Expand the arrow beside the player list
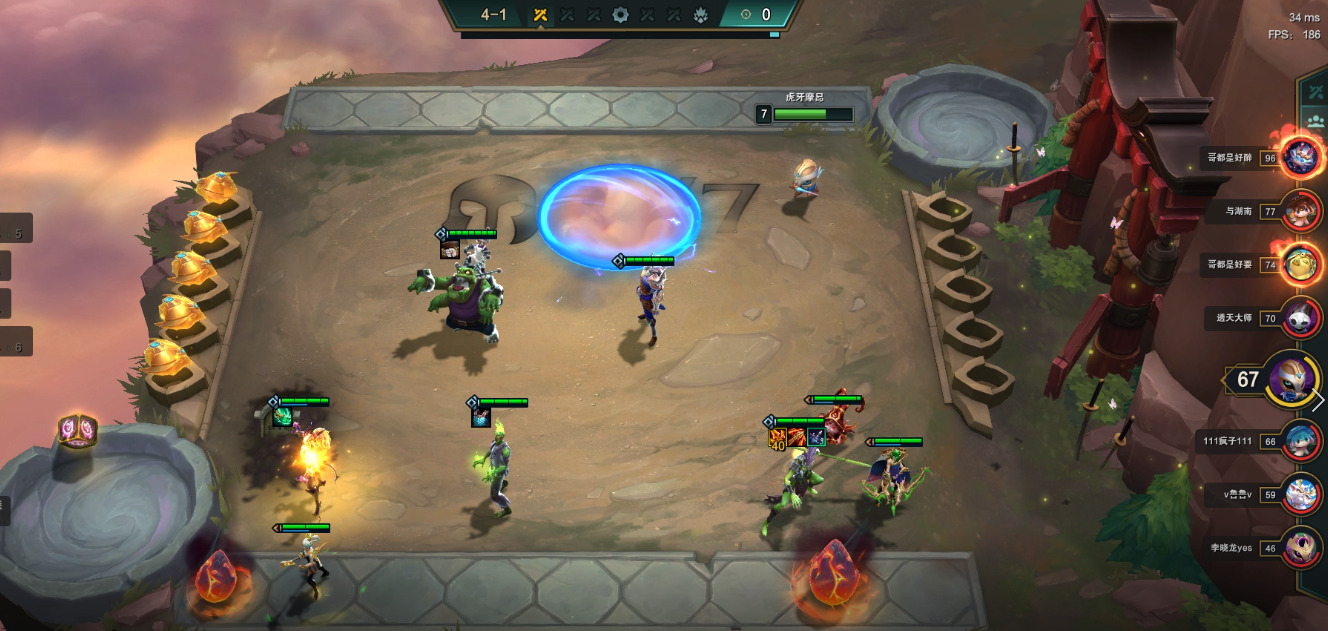This screenshot has height=631, width=1328. (x=1318, y=400)
